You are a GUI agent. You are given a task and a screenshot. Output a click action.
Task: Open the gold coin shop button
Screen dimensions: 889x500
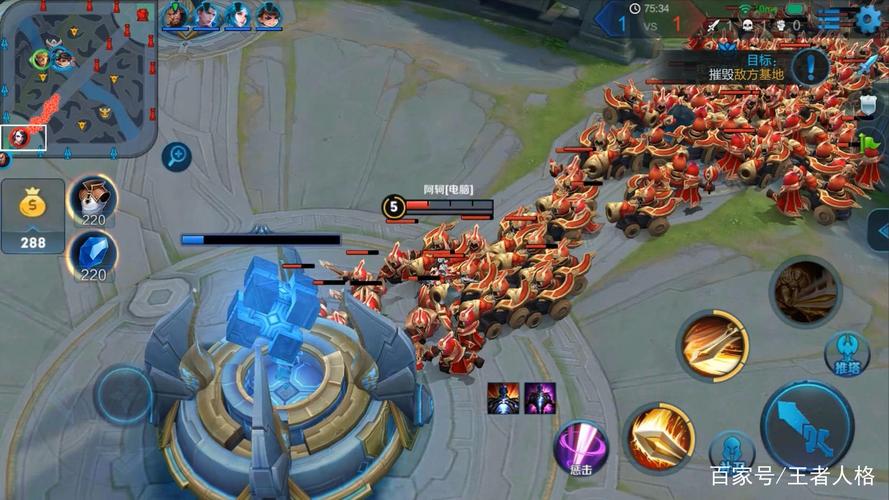click(33, 215)
